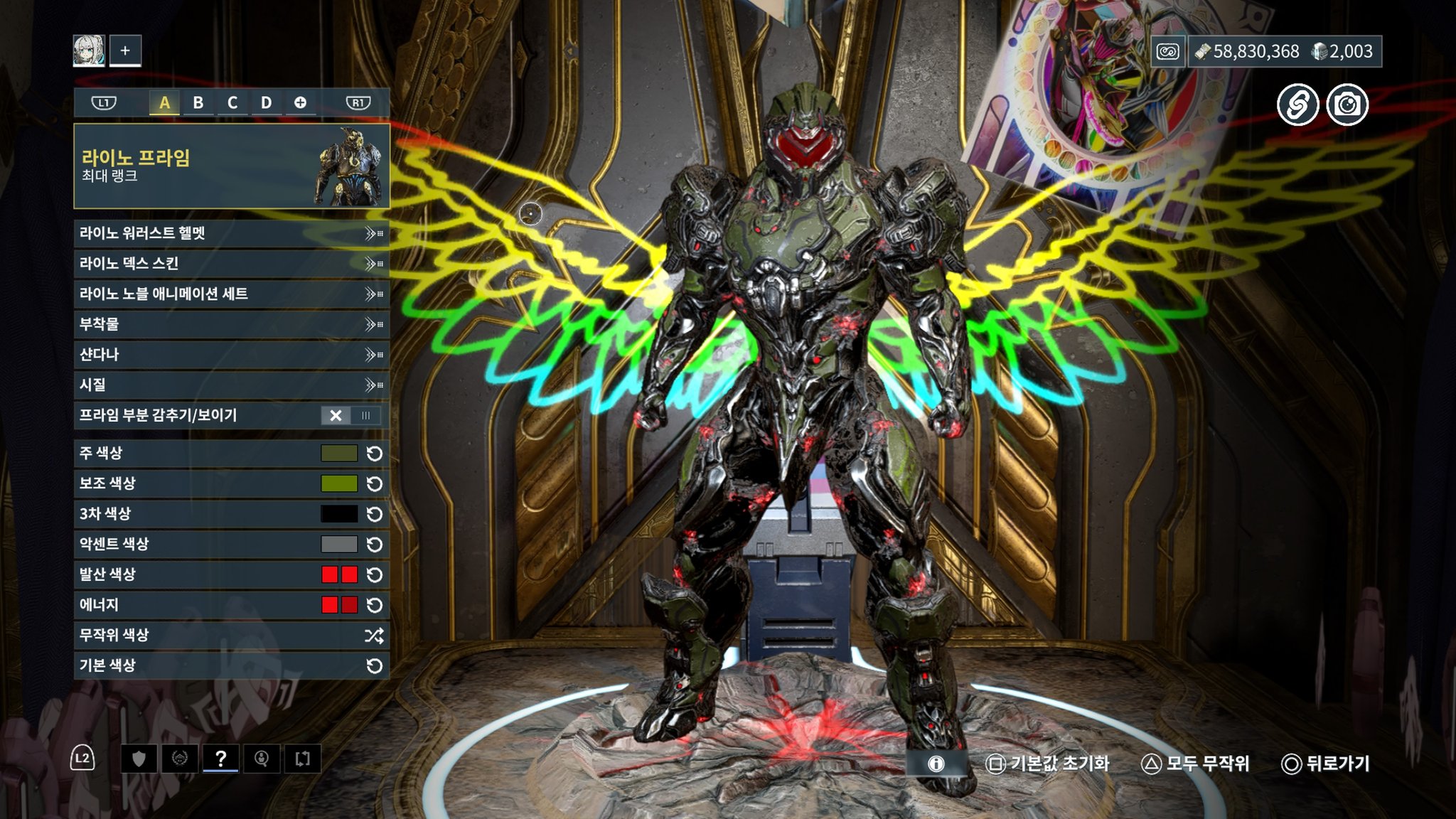The image size is (1456, 819).
Task: Open the 라이노 워러스트 헬멧 menu entry
Action: 231,233
